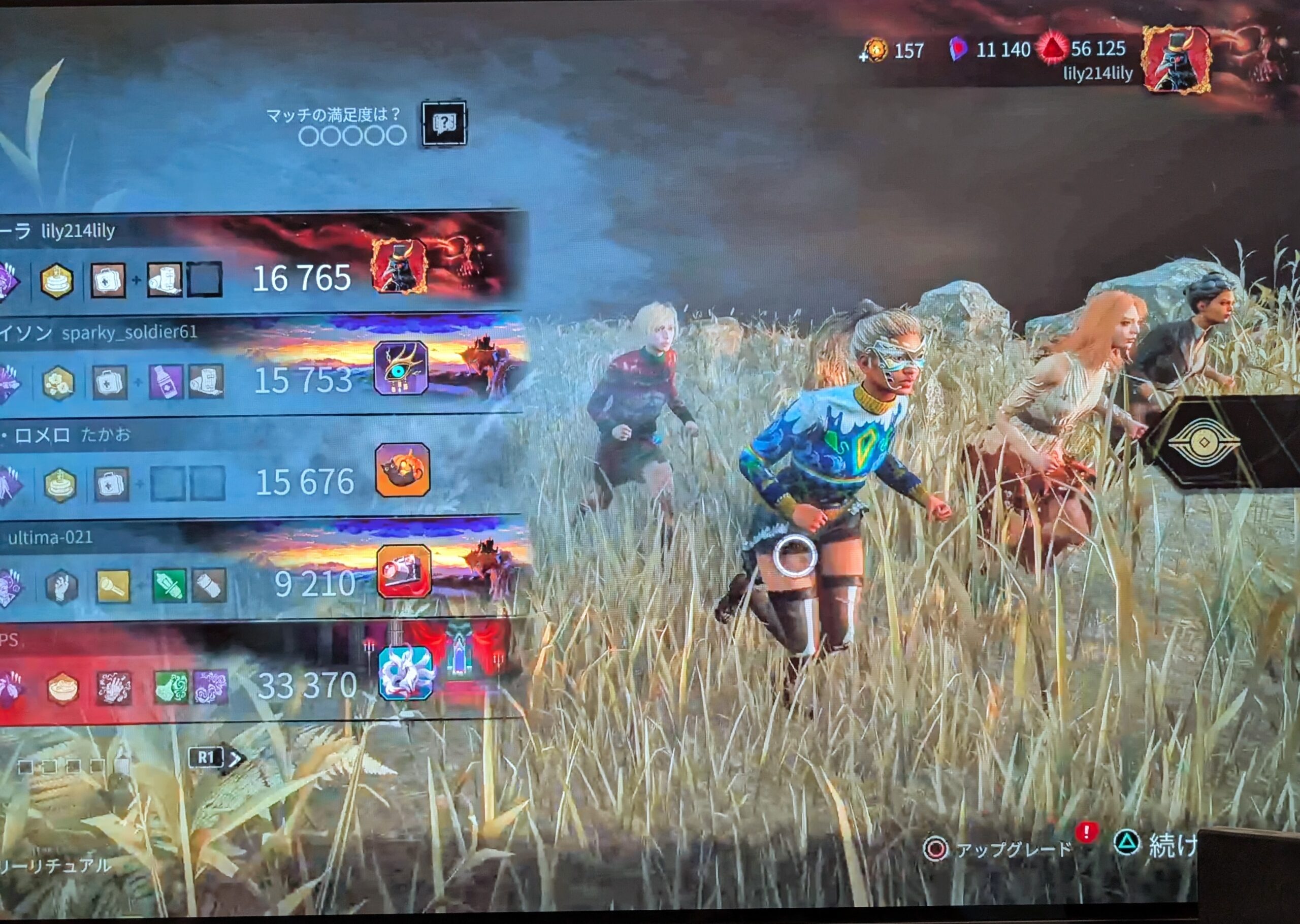This screenshot has height=924, width=1300.
Task: Select lily214lily's scoreboard row name
Action: coord(78,231)
